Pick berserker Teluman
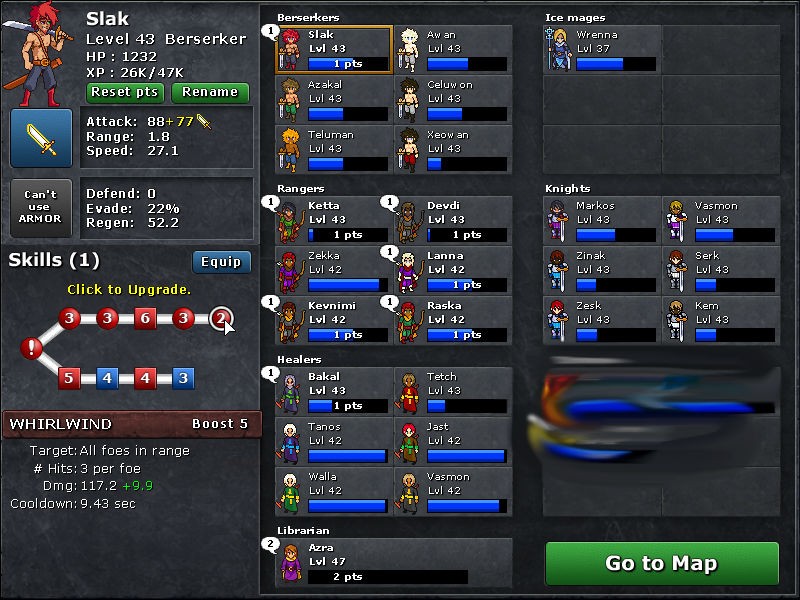This screenshot has width=800, height=600. point(334,149)
